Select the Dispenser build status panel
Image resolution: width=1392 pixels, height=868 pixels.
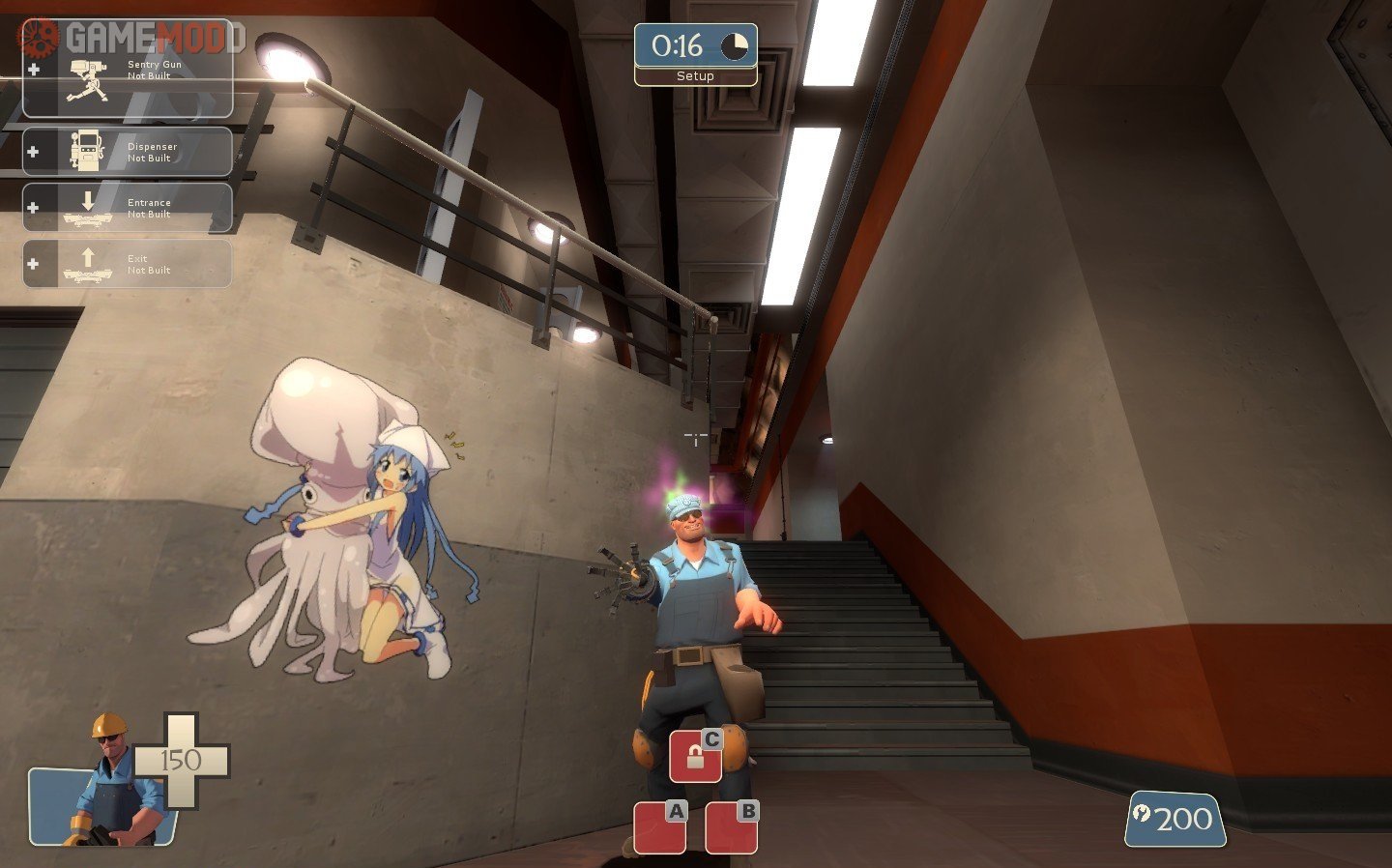tap(128, 153)
